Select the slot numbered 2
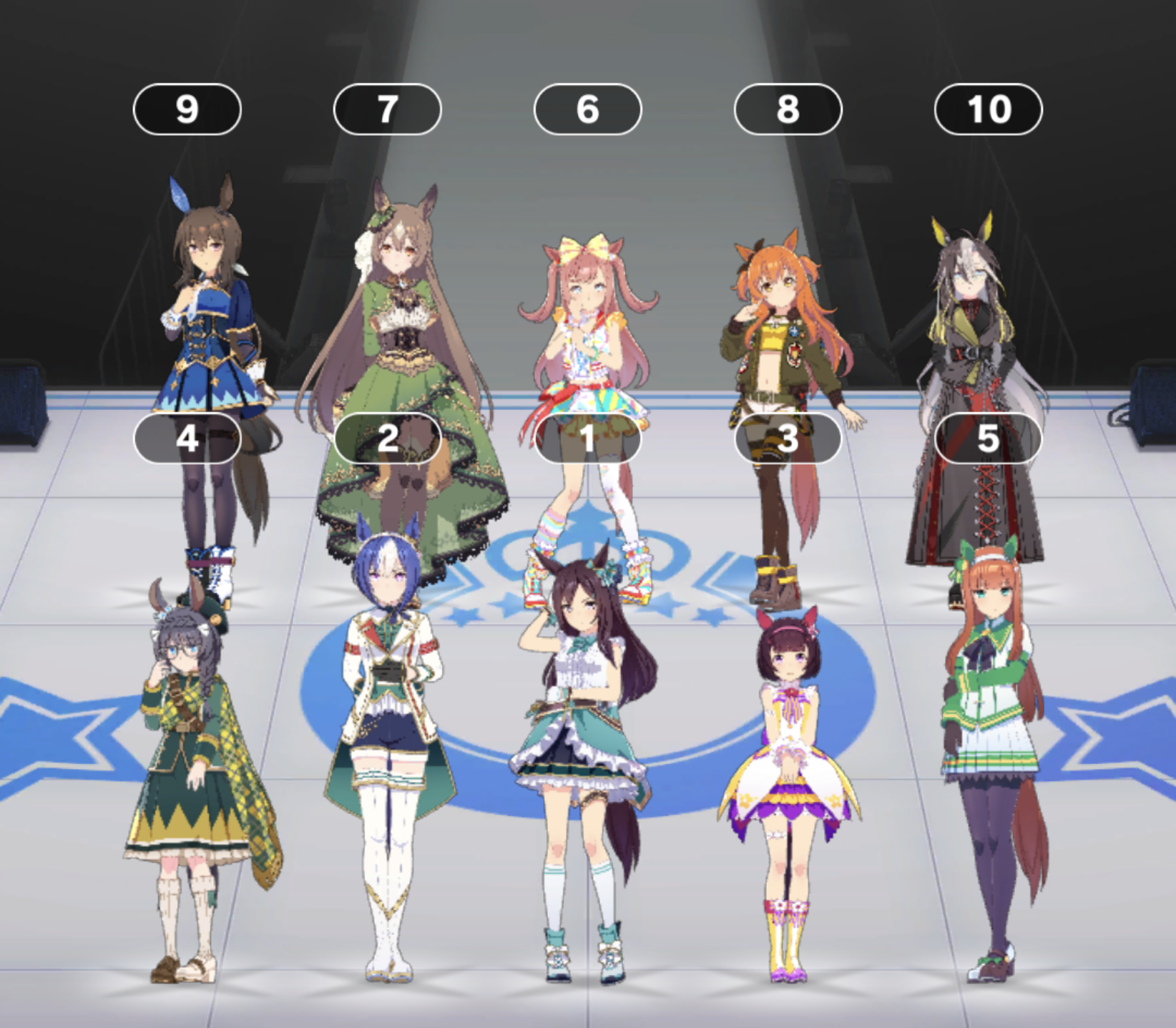 click(387, 438)
